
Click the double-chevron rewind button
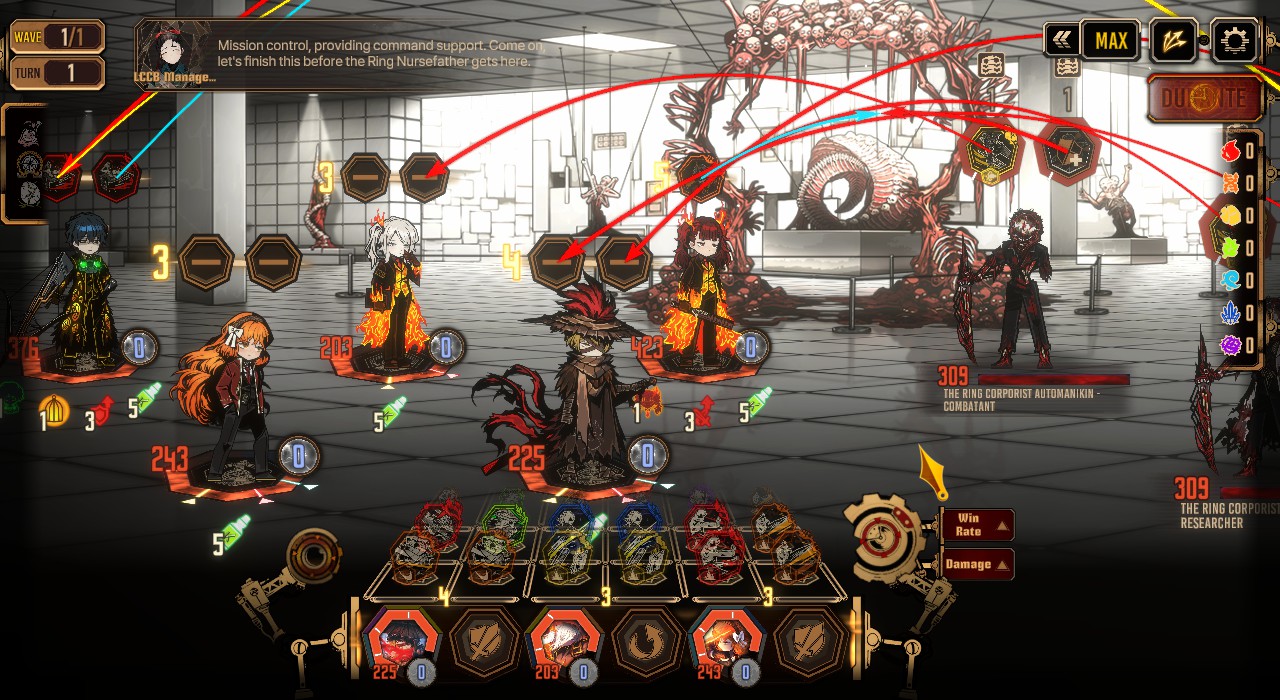(x=1062, y=41)
